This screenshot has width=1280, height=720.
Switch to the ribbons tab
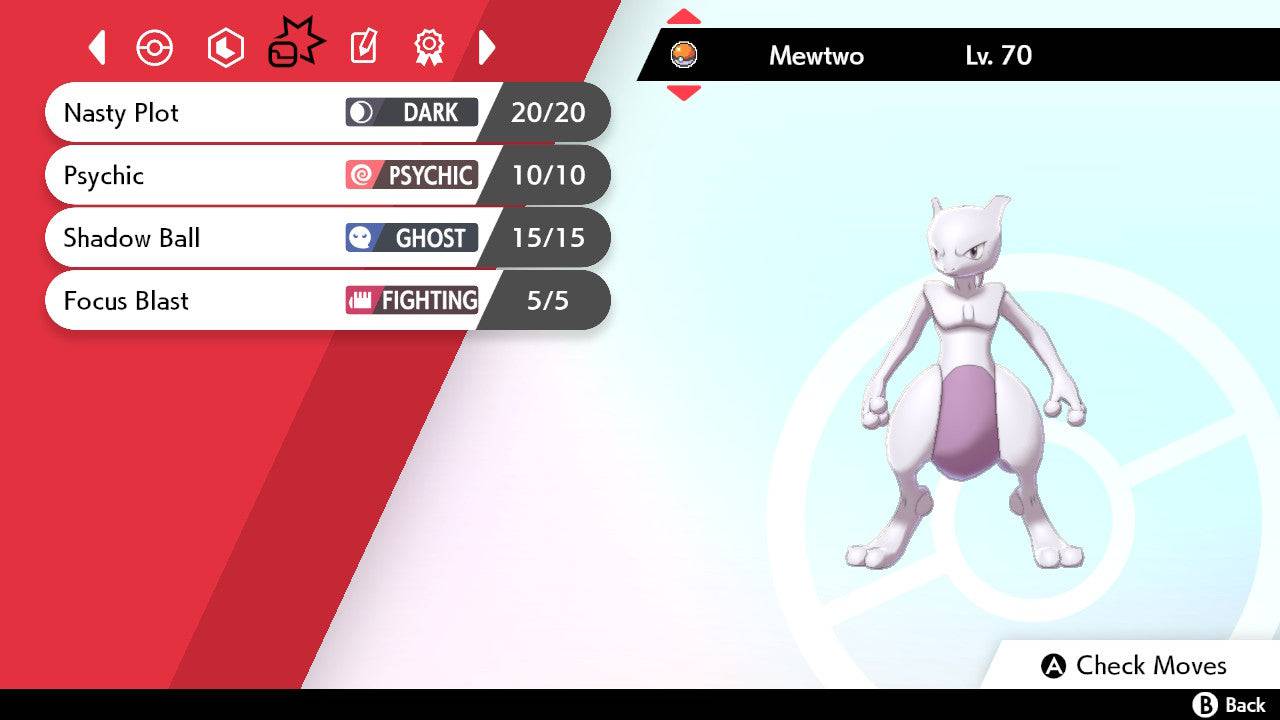click(428, 47)
